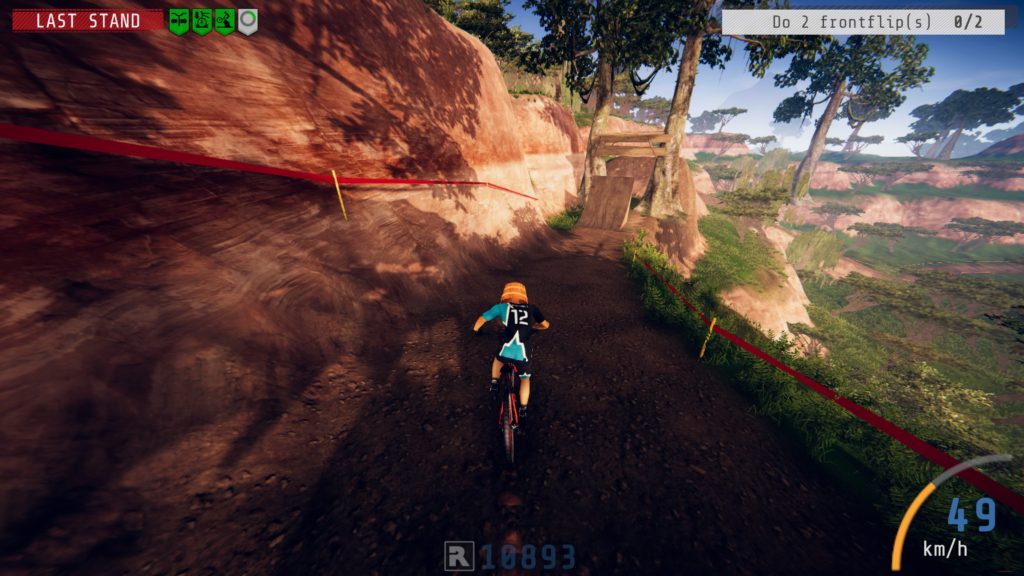Select the gray ring badge
Screen dimensions: 1024x576
point(247,20)
